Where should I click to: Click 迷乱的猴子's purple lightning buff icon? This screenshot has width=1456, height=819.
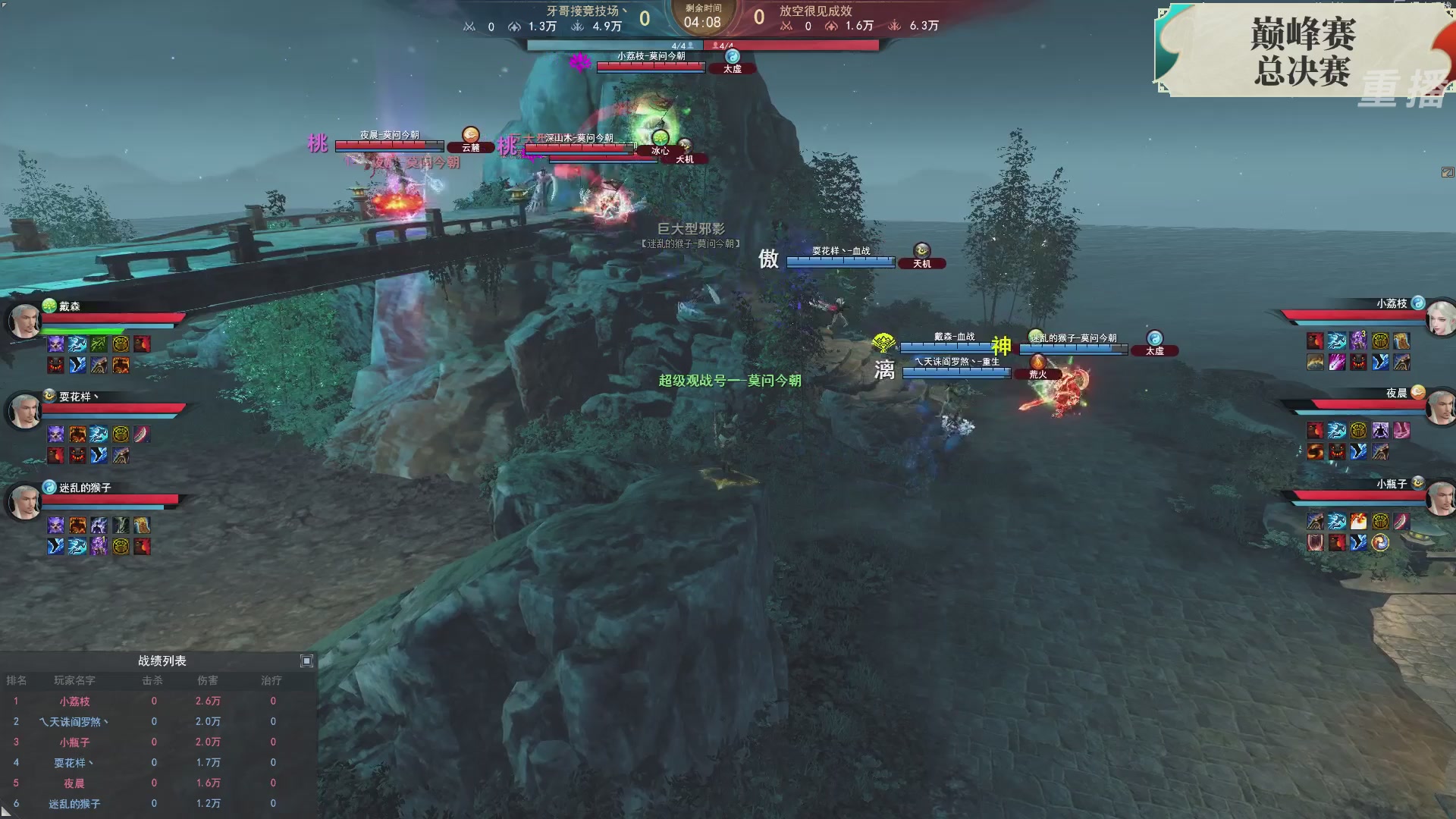pyautogui.click(x=97, y=524)
